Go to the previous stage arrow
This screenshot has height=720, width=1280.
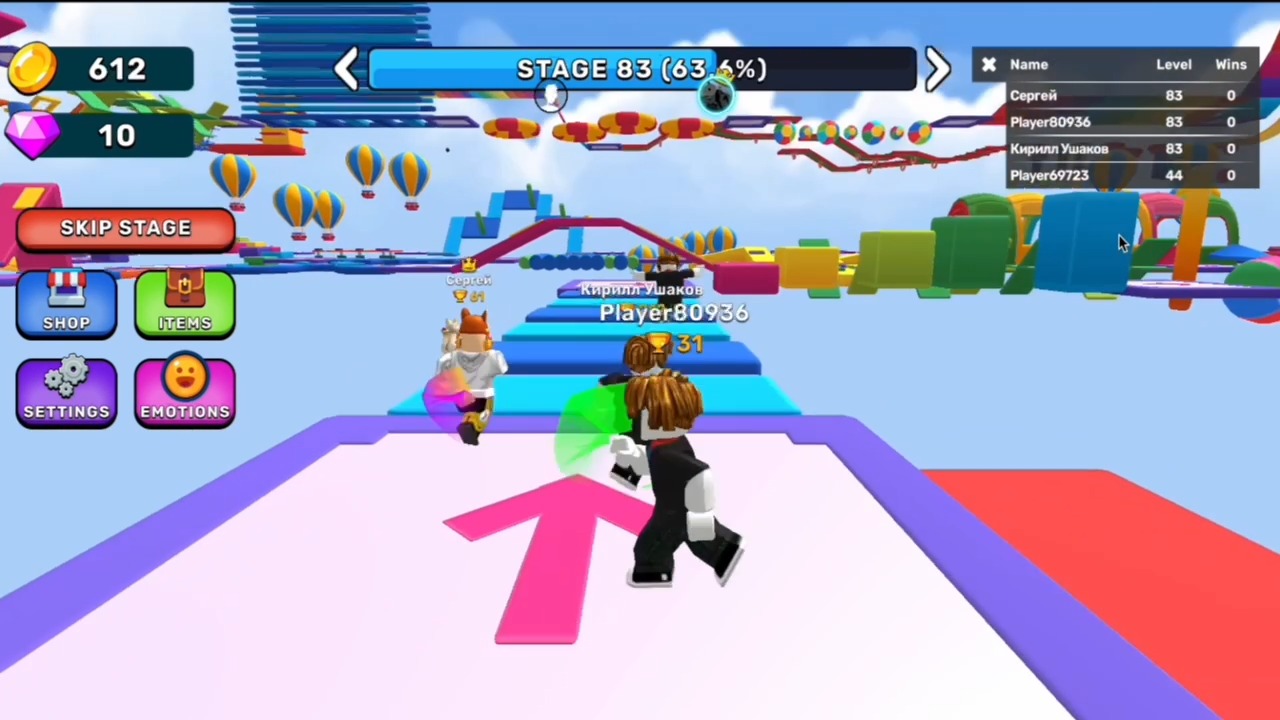[346, 68]
